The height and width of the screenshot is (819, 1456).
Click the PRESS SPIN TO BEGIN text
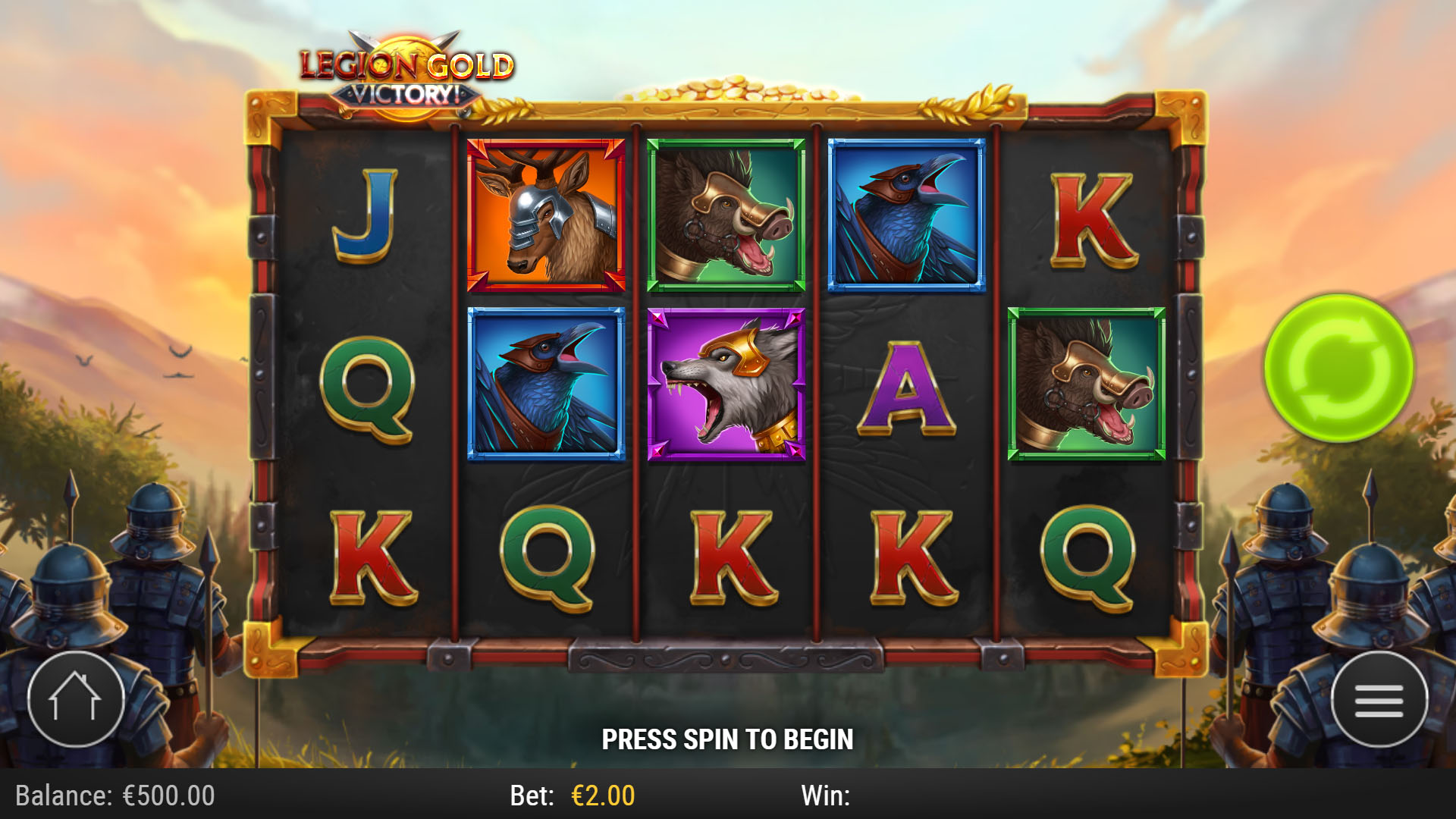point(728,738)
